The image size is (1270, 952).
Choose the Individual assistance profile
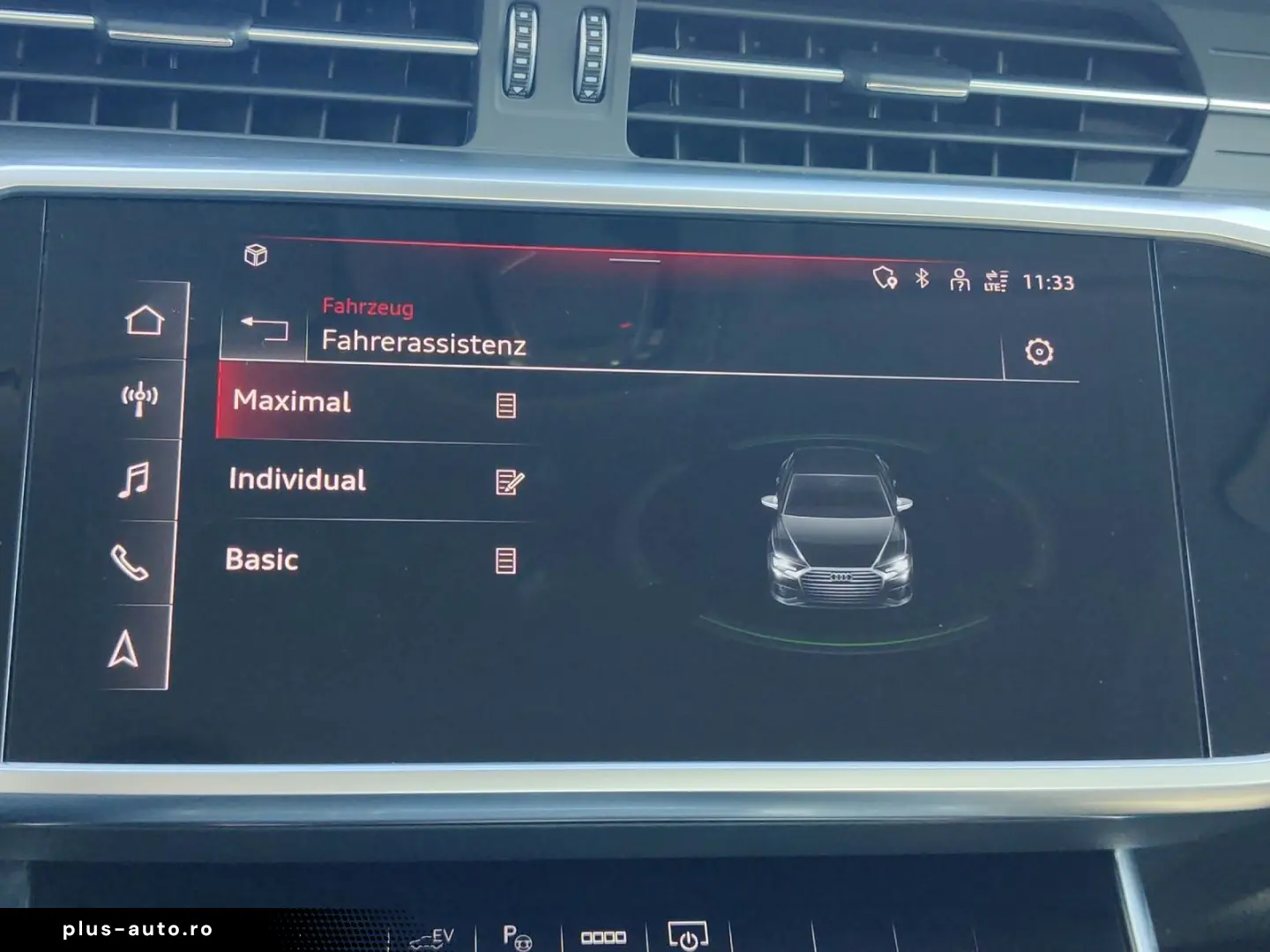pos(297,480)
